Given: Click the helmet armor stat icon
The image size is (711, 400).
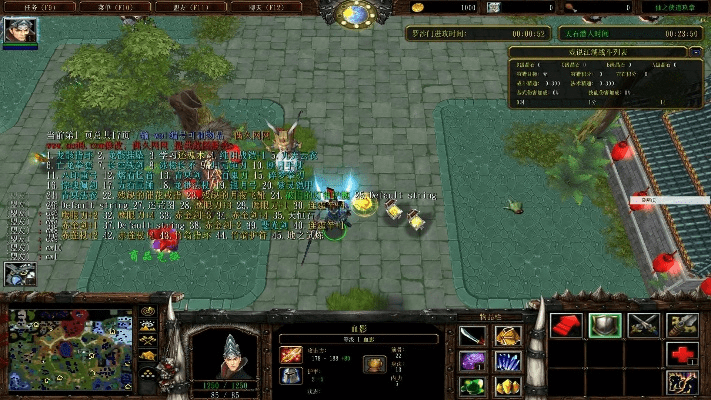Looking at the screenshot, I should (x=291, y=376).
